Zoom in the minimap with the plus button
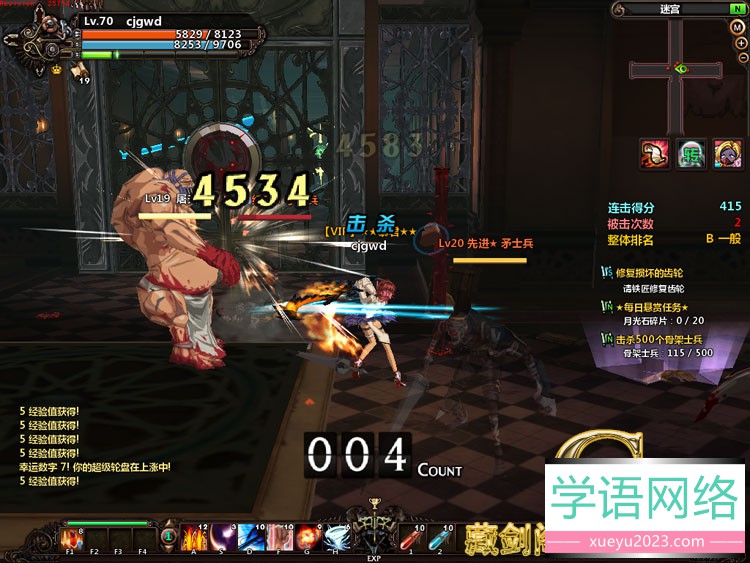Viewport: 750px width, 563px height. coord(738,42)
